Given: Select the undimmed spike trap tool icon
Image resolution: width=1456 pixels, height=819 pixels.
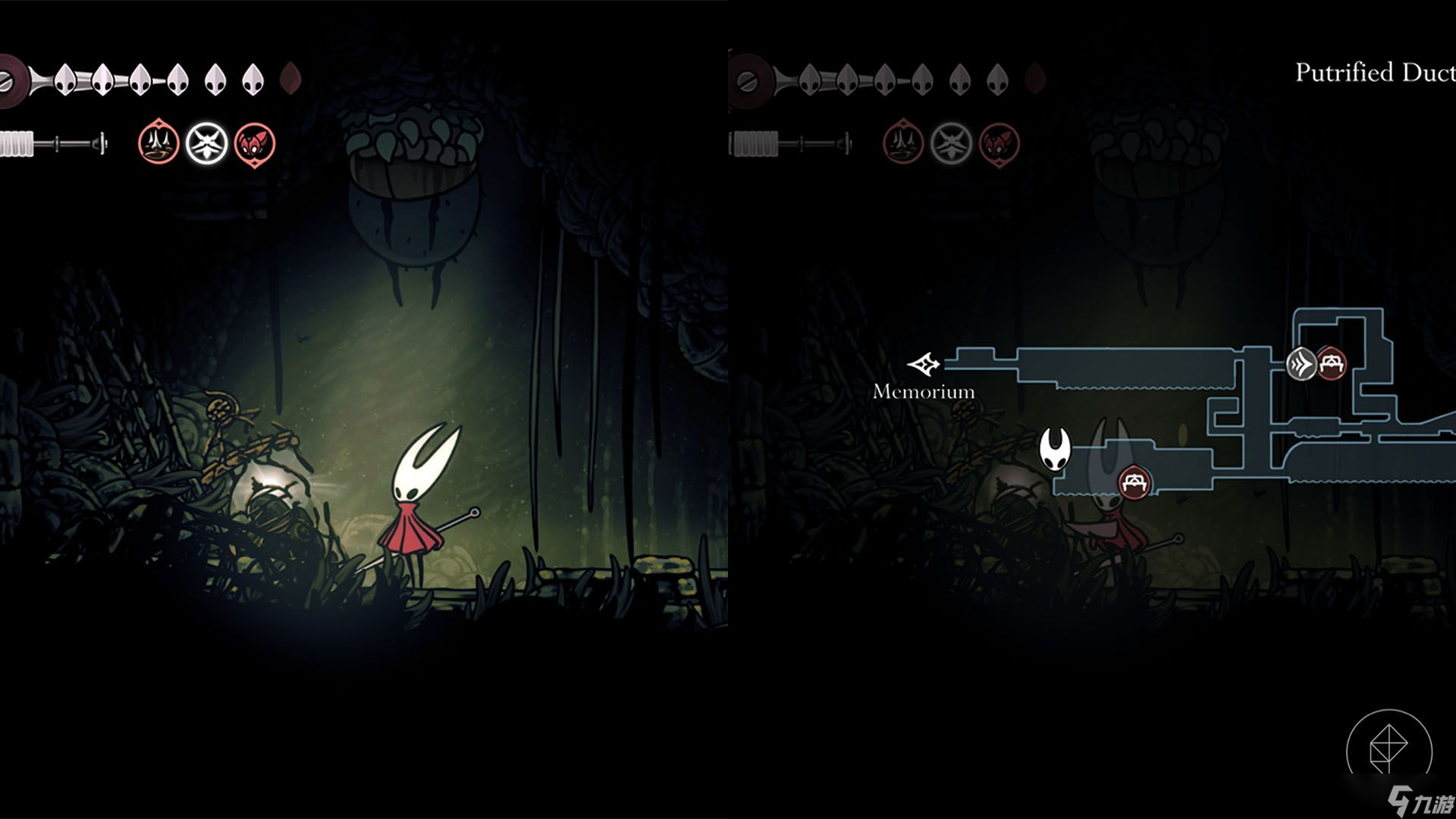Looking at the screenshot, I should click(x=158, y=143).
